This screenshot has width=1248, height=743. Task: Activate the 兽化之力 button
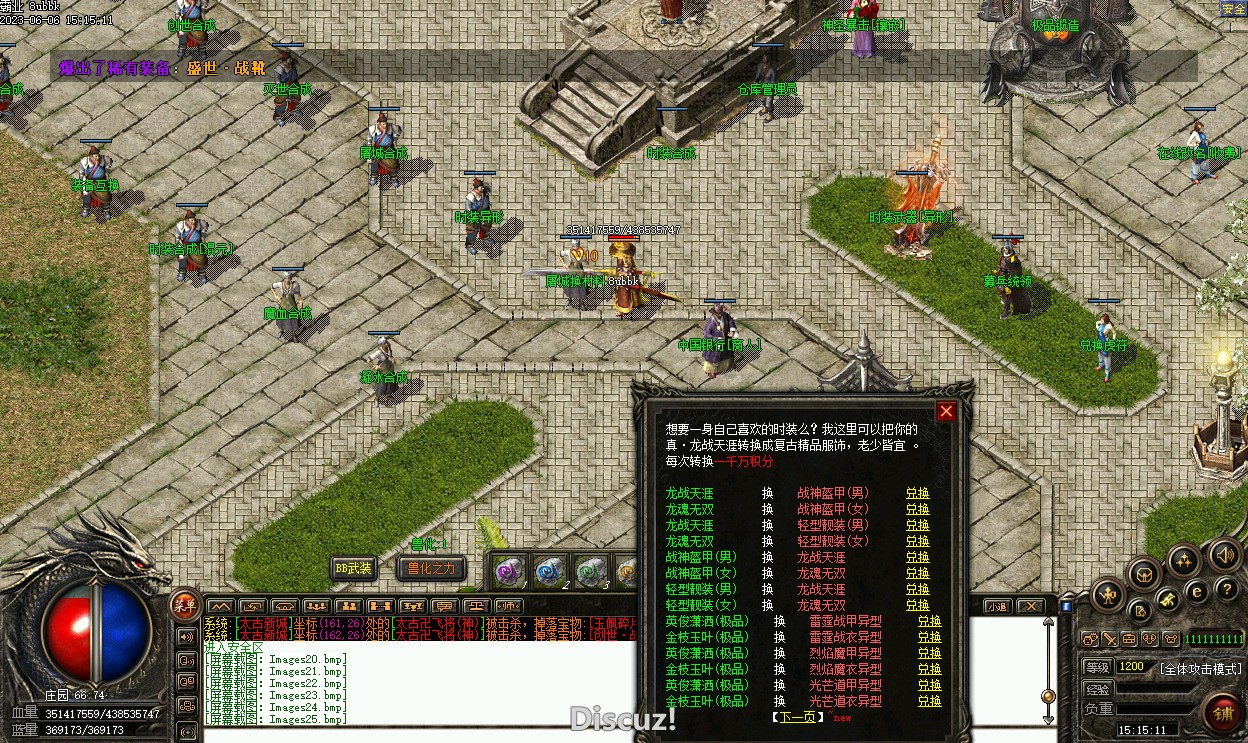(430, 568)
